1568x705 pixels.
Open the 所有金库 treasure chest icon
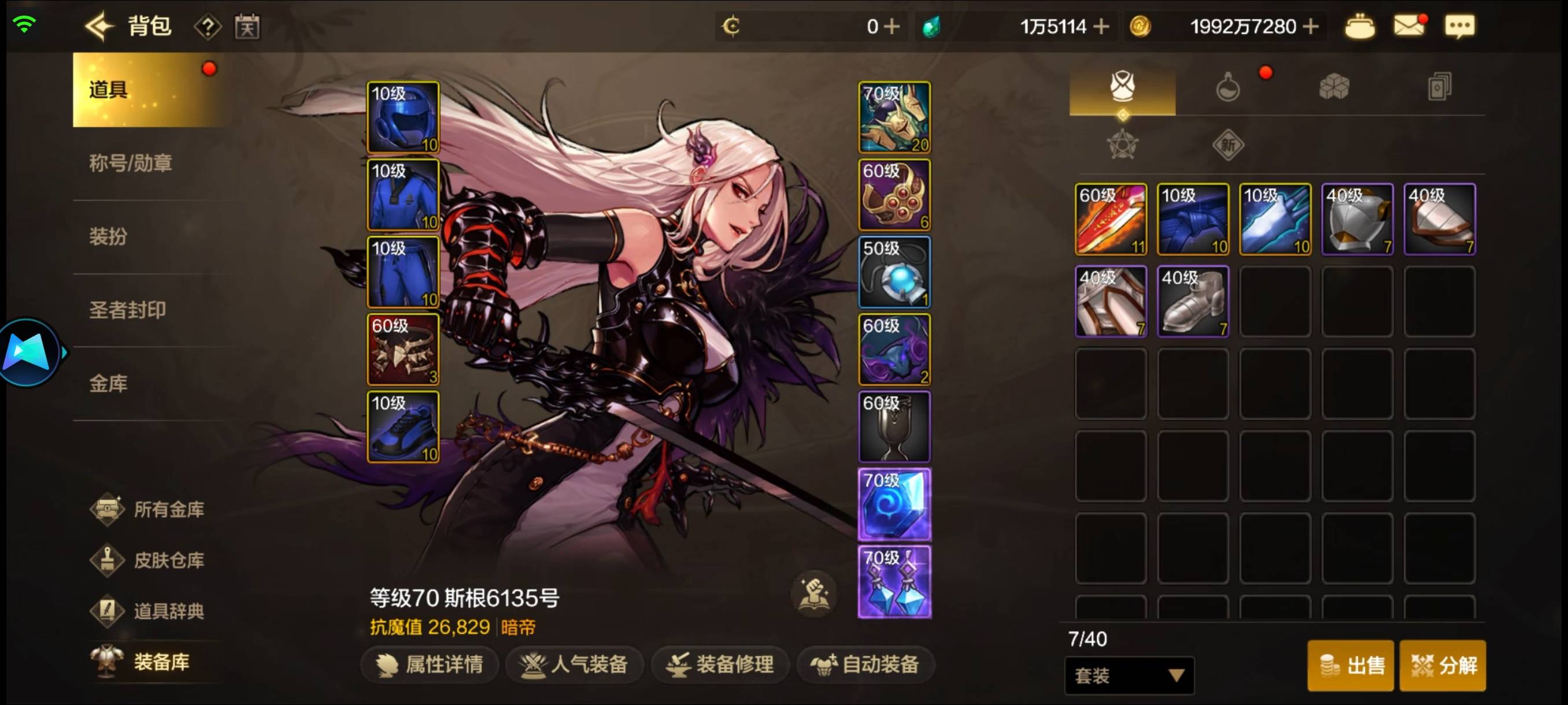pyautogui.click(x=108, y=509)
